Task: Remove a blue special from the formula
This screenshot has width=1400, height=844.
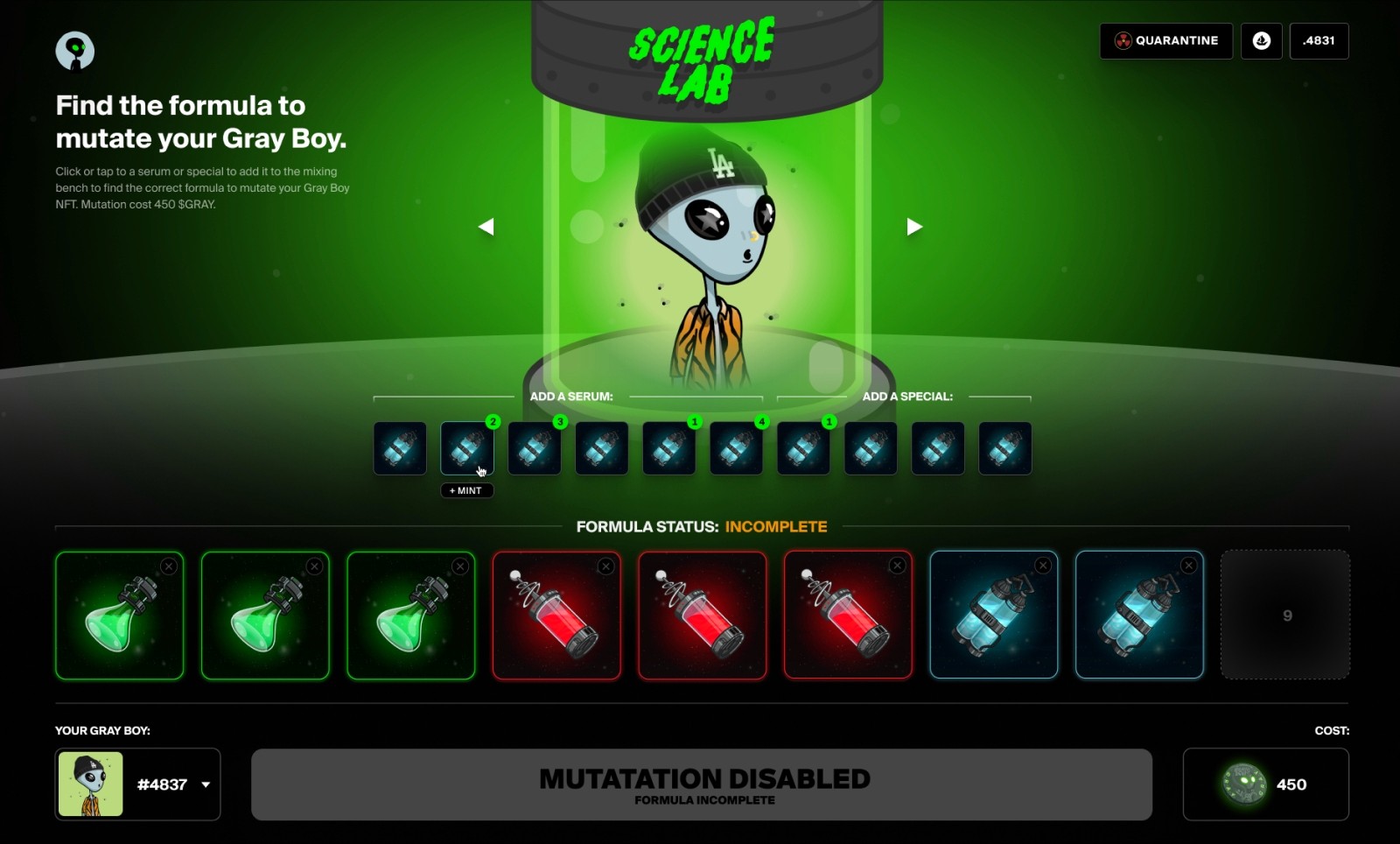Action: 1041,566
